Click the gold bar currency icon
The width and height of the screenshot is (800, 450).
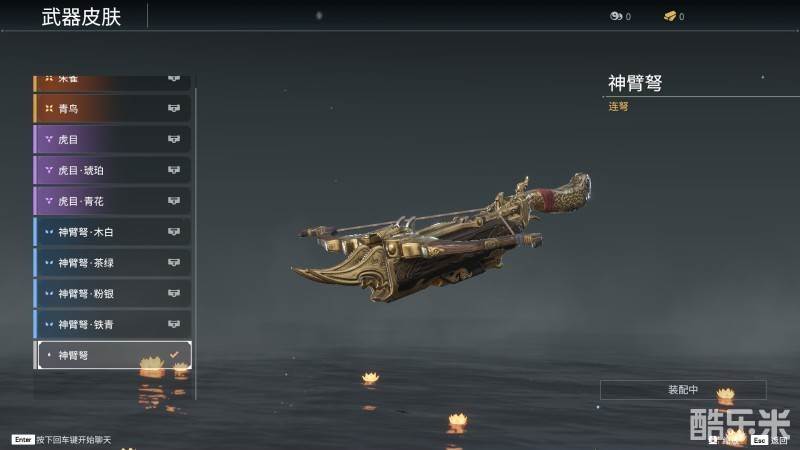669,16
